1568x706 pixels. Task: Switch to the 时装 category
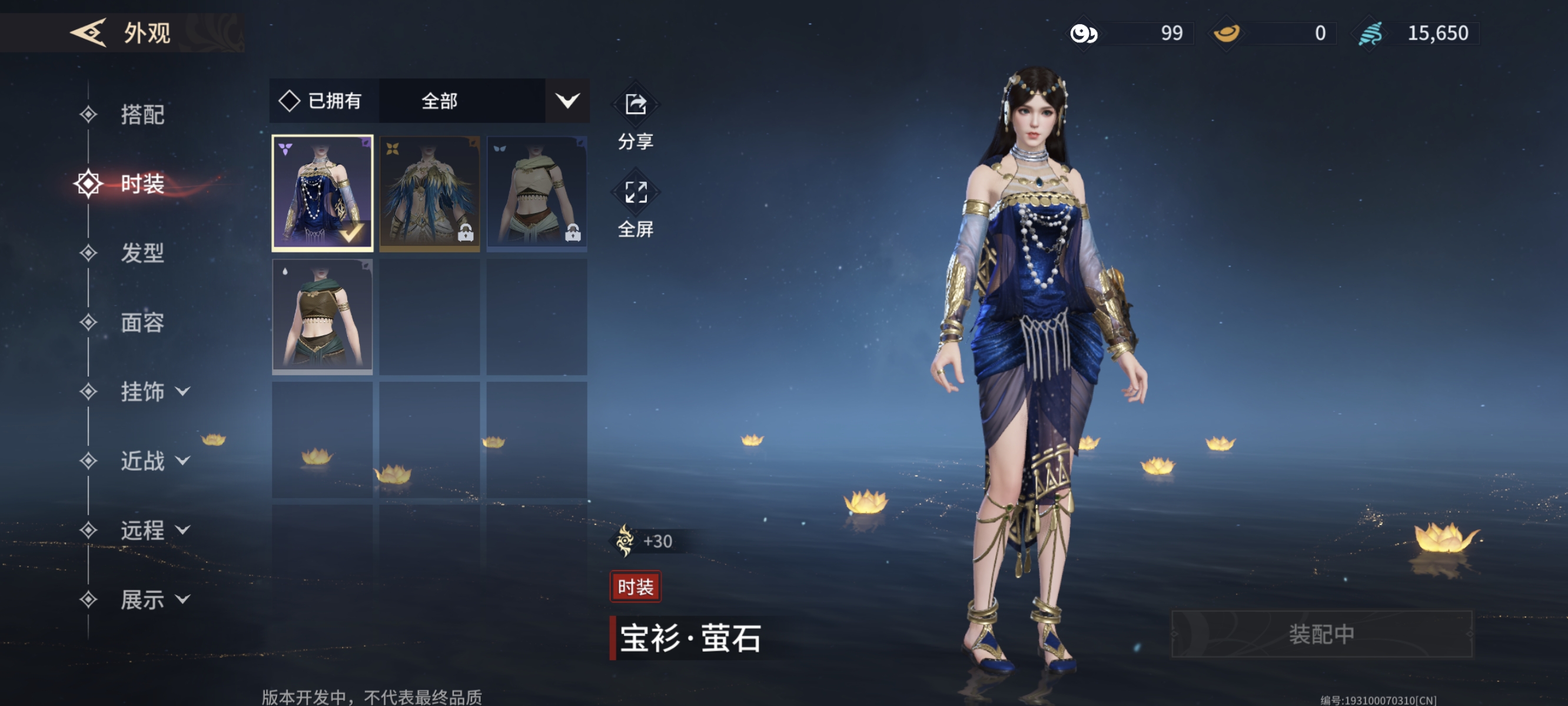click(x=141, y=184)
